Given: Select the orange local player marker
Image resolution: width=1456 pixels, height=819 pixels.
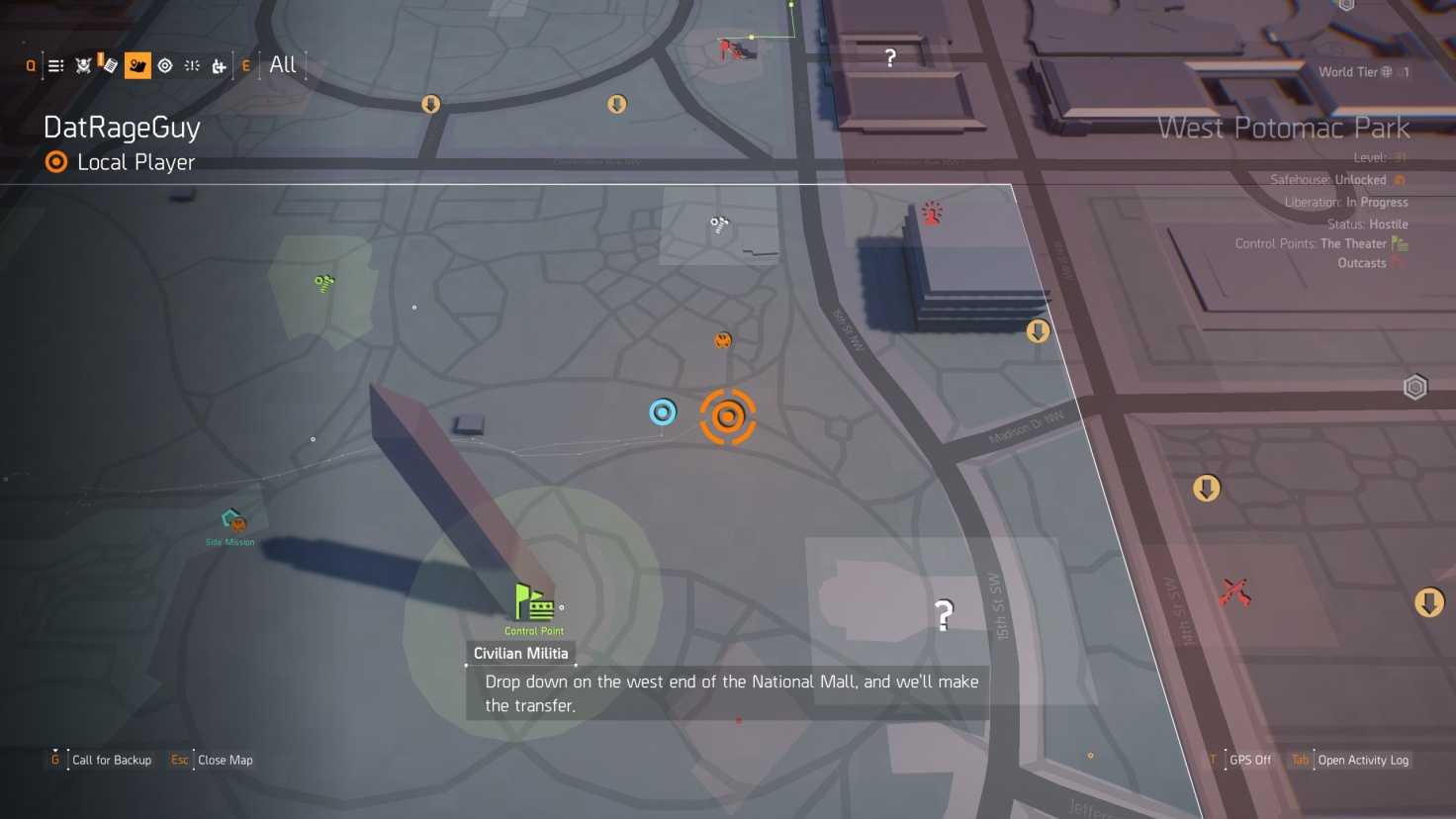Looking at the screenshot, I should click(728, 416).
